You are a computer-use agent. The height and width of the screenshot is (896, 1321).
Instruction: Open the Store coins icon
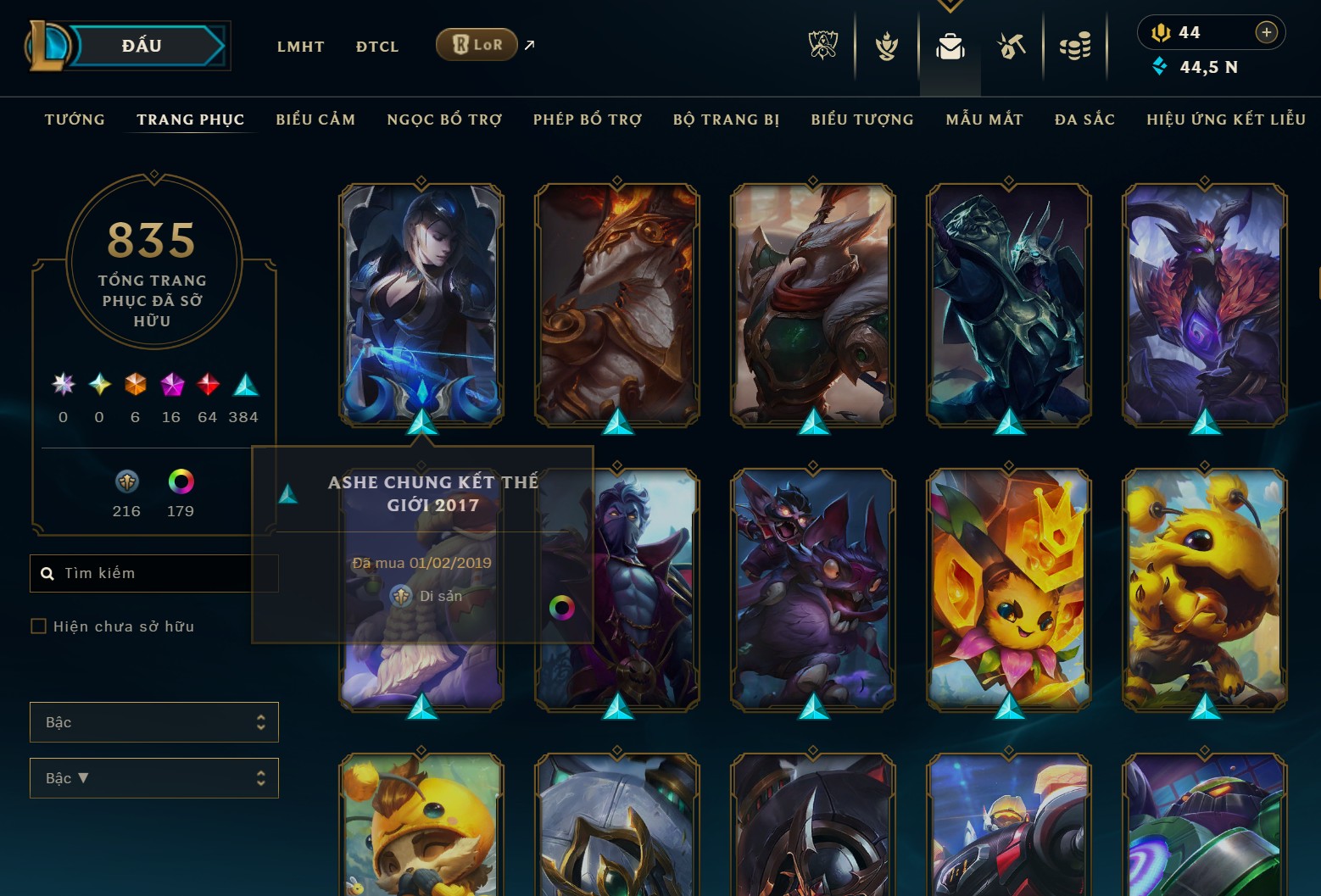coord(1075,47)
